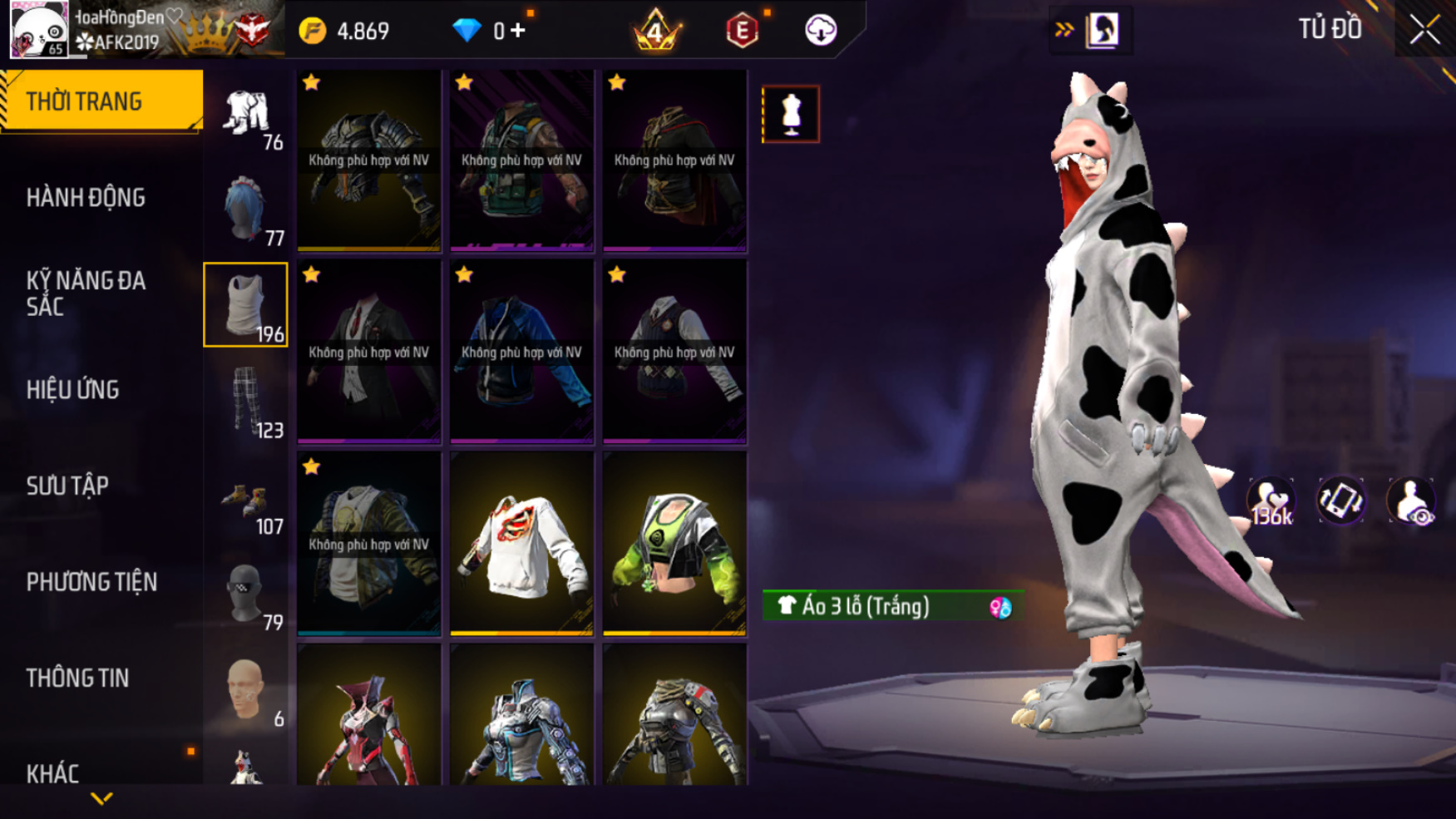Go to the Sưu Tập section

point(67,486)
